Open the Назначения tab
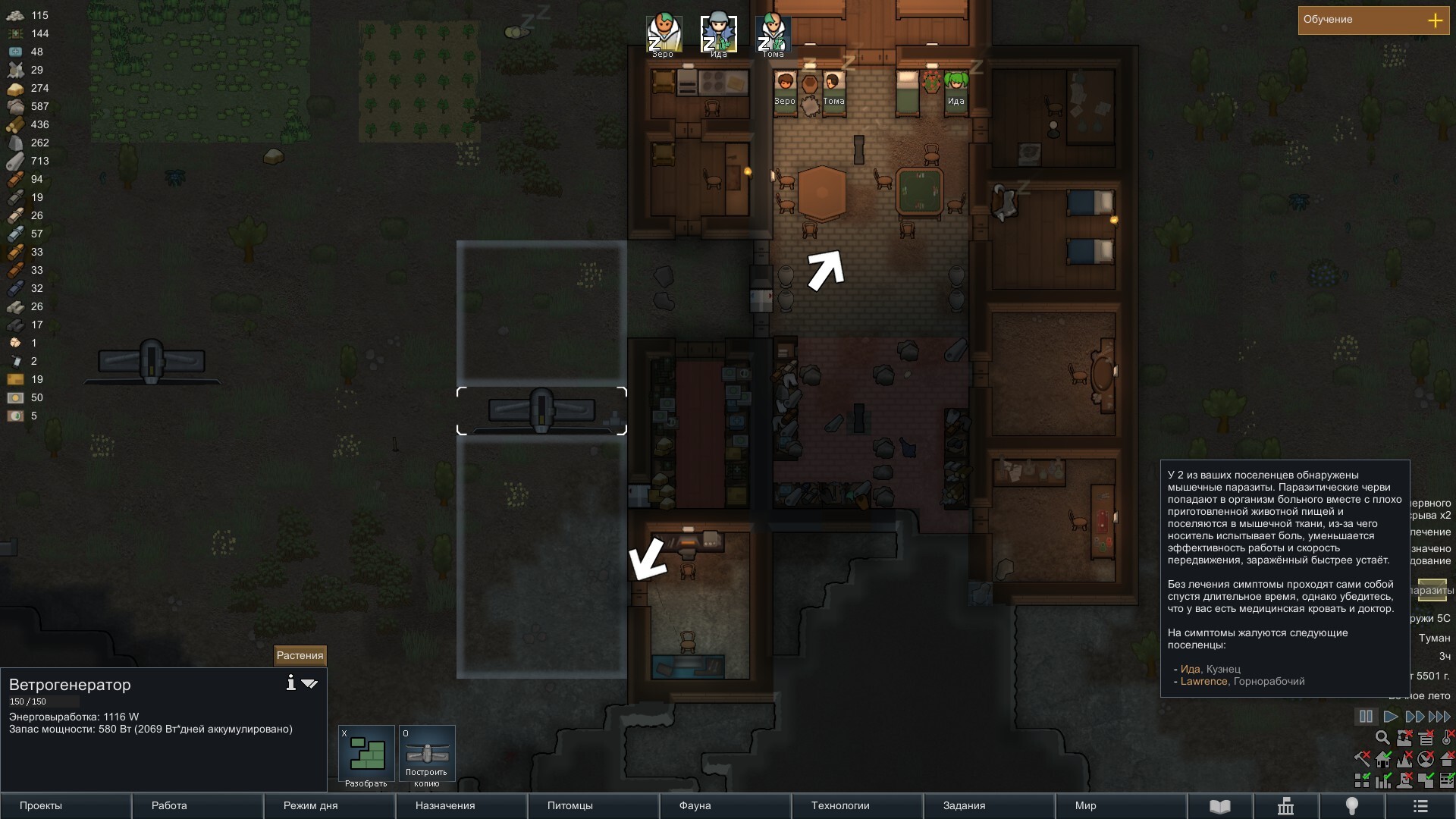Viewport: 1456px width, 819px height. [461, 806]
